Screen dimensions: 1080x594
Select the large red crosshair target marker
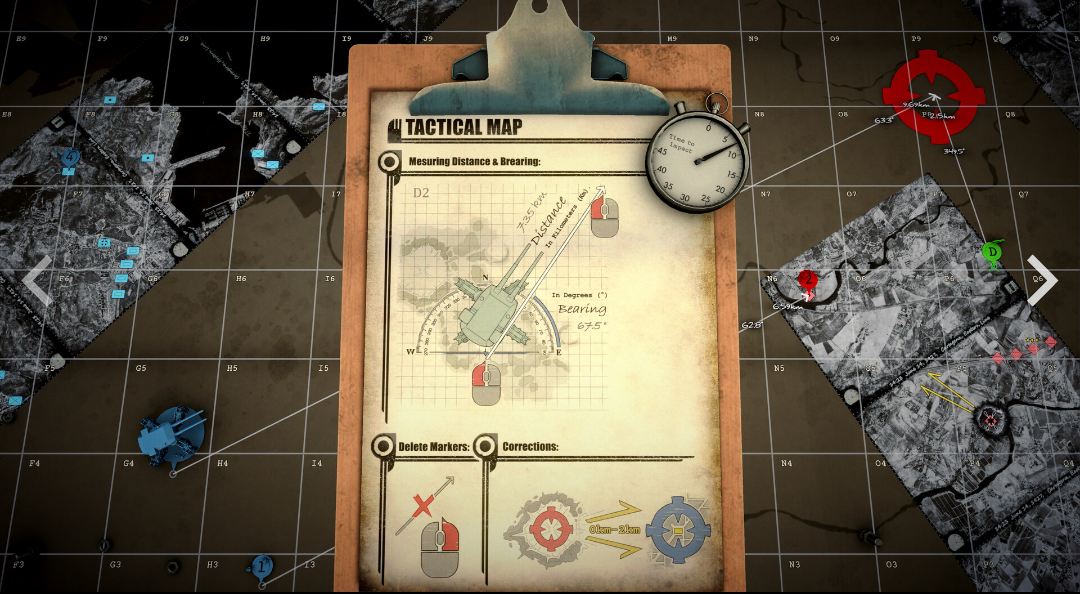point(934,95)
